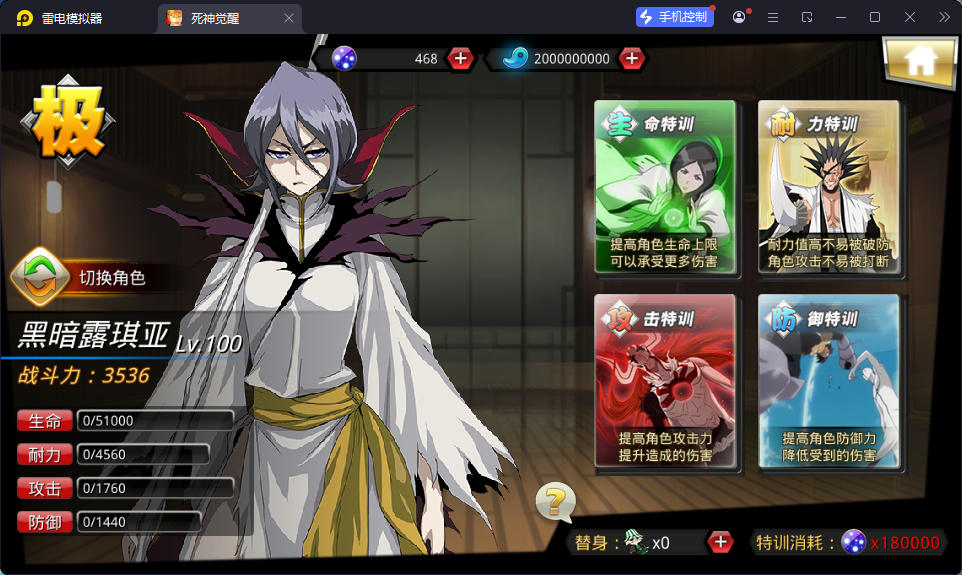Add more 替身 substitute items

click(719, 542)
